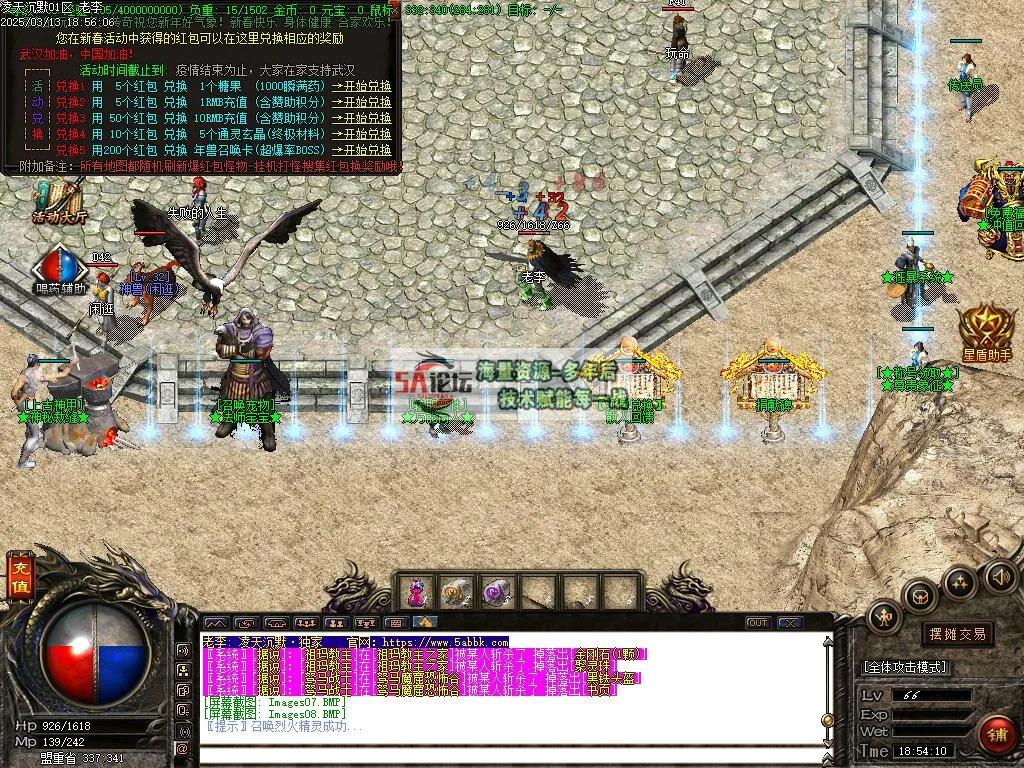Toggle the 全体攻击模式 attack mode label
1024x768 pixels.
[905, 667]
